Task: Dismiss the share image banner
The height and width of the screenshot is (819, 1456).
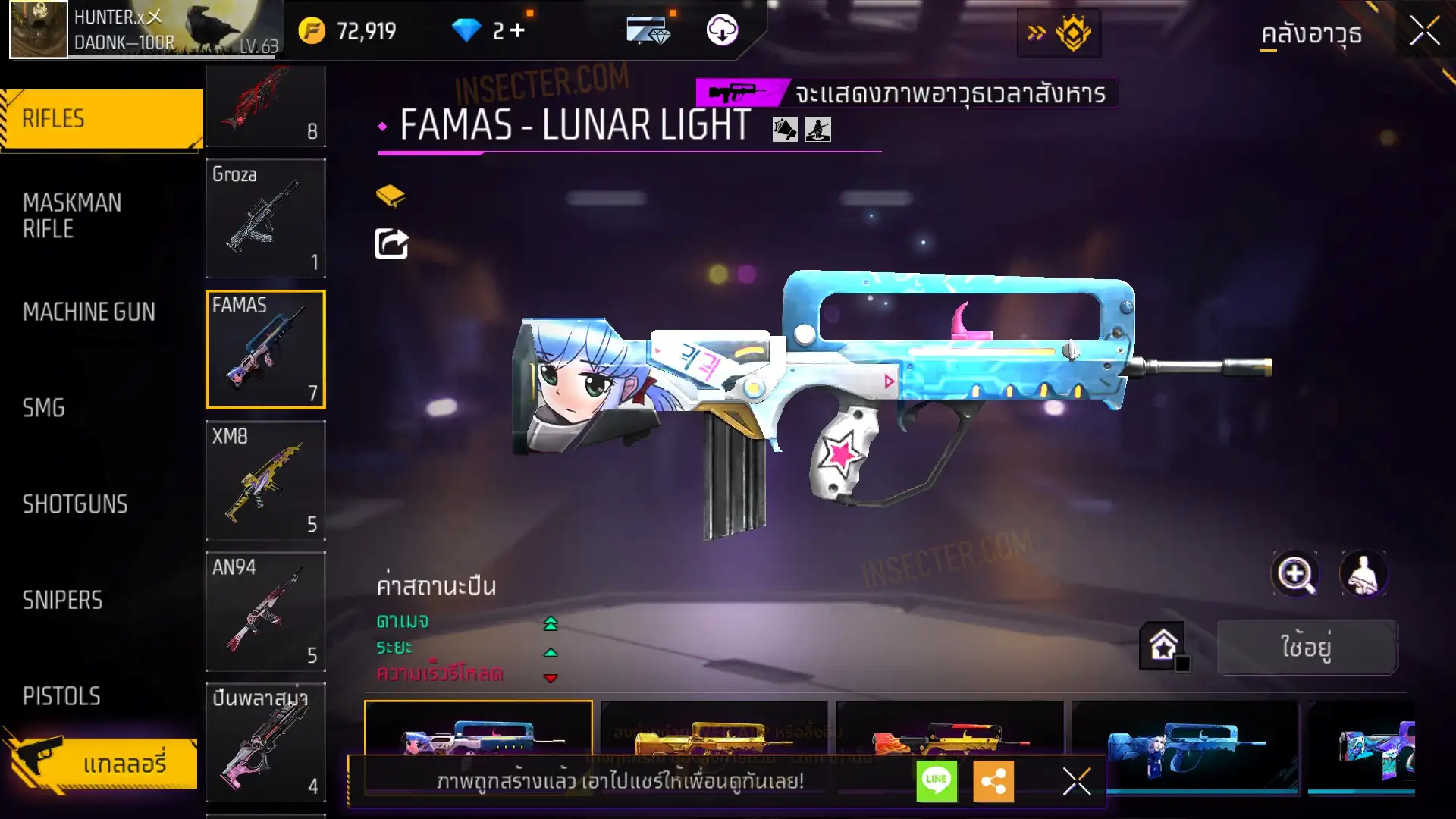Action: tap(1076, 781)
